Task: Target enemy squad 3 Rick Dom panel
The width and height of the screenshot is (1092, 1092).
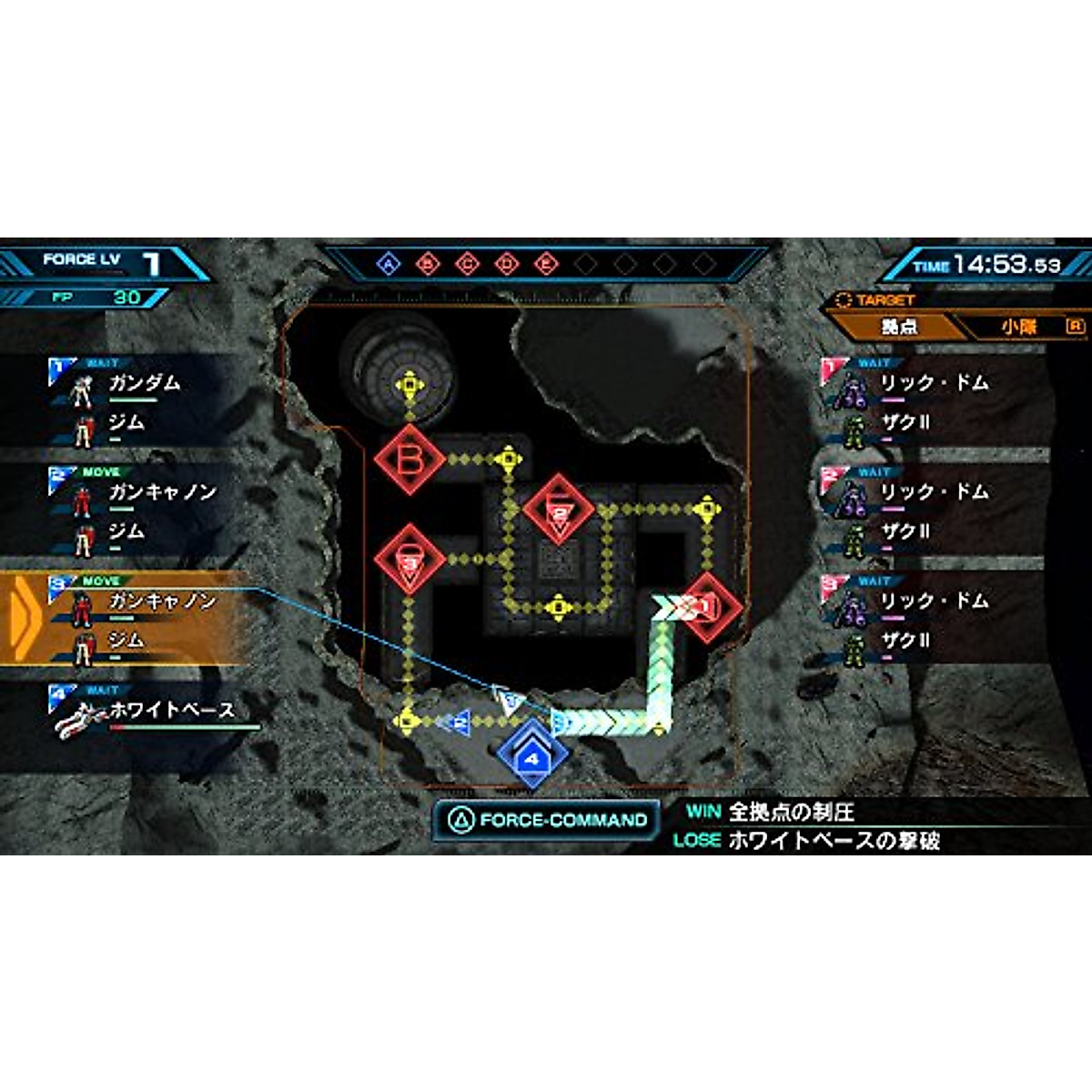Action: tap(937, 620)
